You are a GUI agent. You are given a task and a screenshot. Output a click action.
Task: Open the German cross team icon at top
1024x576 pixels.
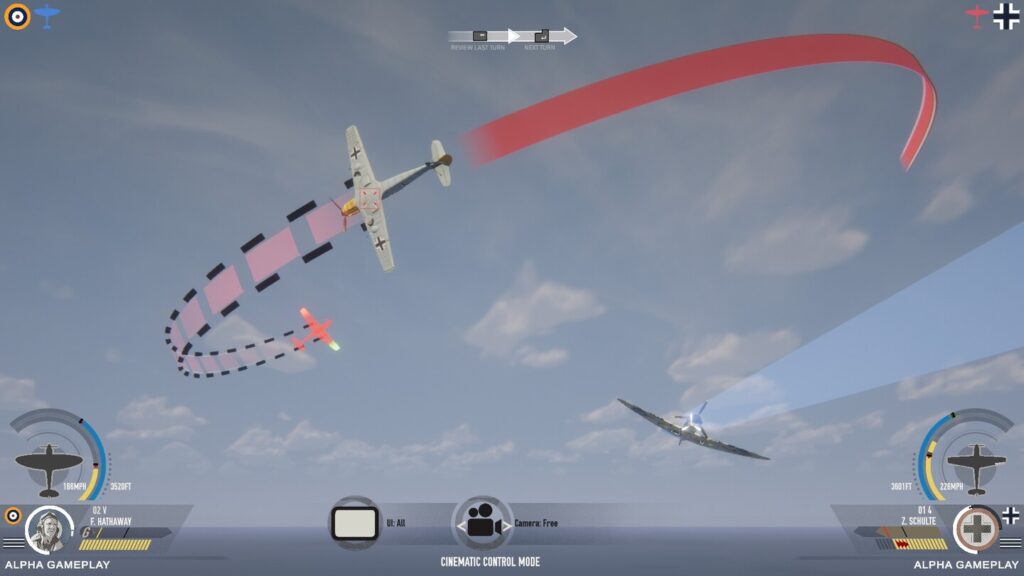tap(1006, 16)
